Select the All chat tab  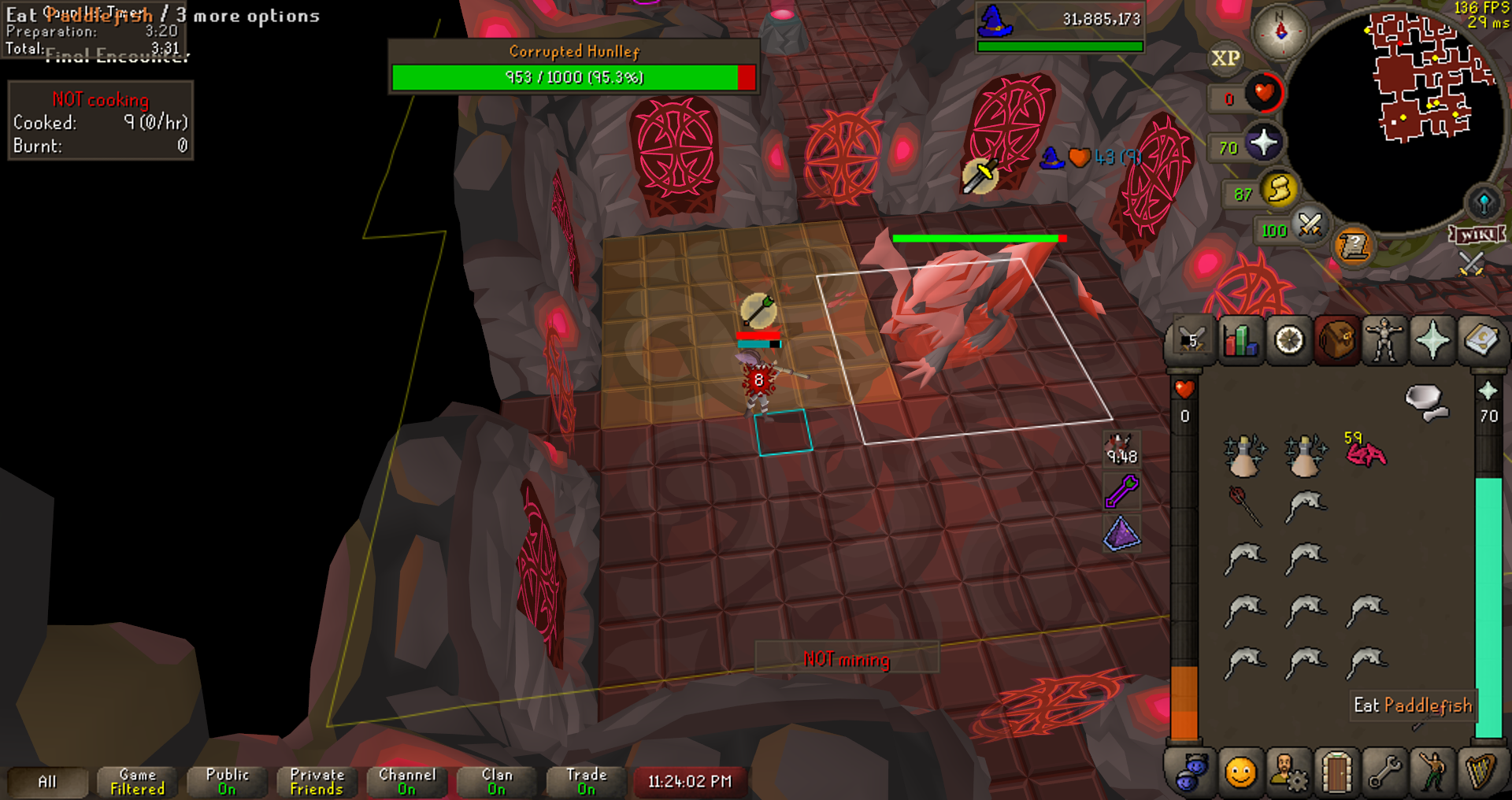tap(47, 782)
